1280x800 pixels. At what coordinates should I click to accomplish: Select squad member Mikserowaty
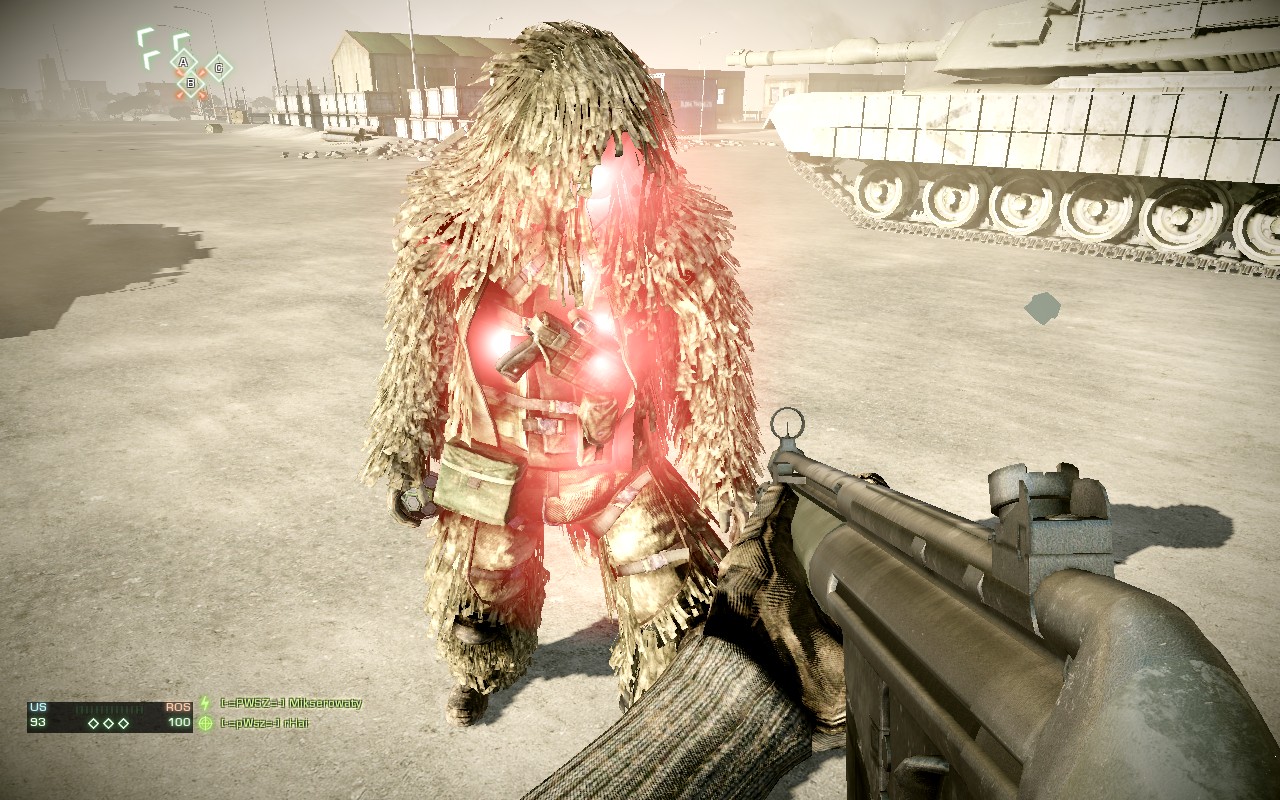(290, 703)
